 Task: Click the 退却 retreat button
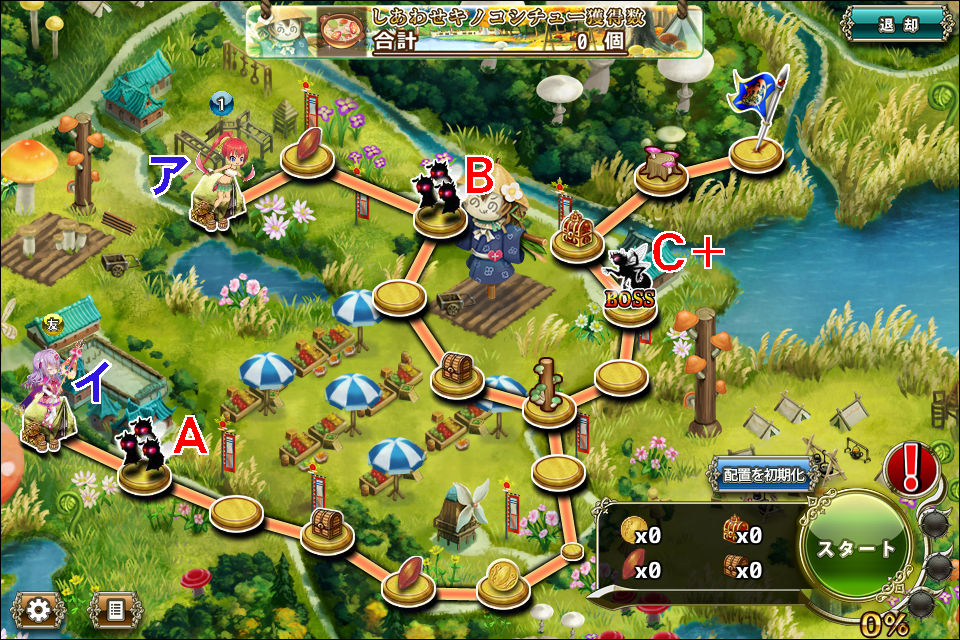(x=895, y=25)
